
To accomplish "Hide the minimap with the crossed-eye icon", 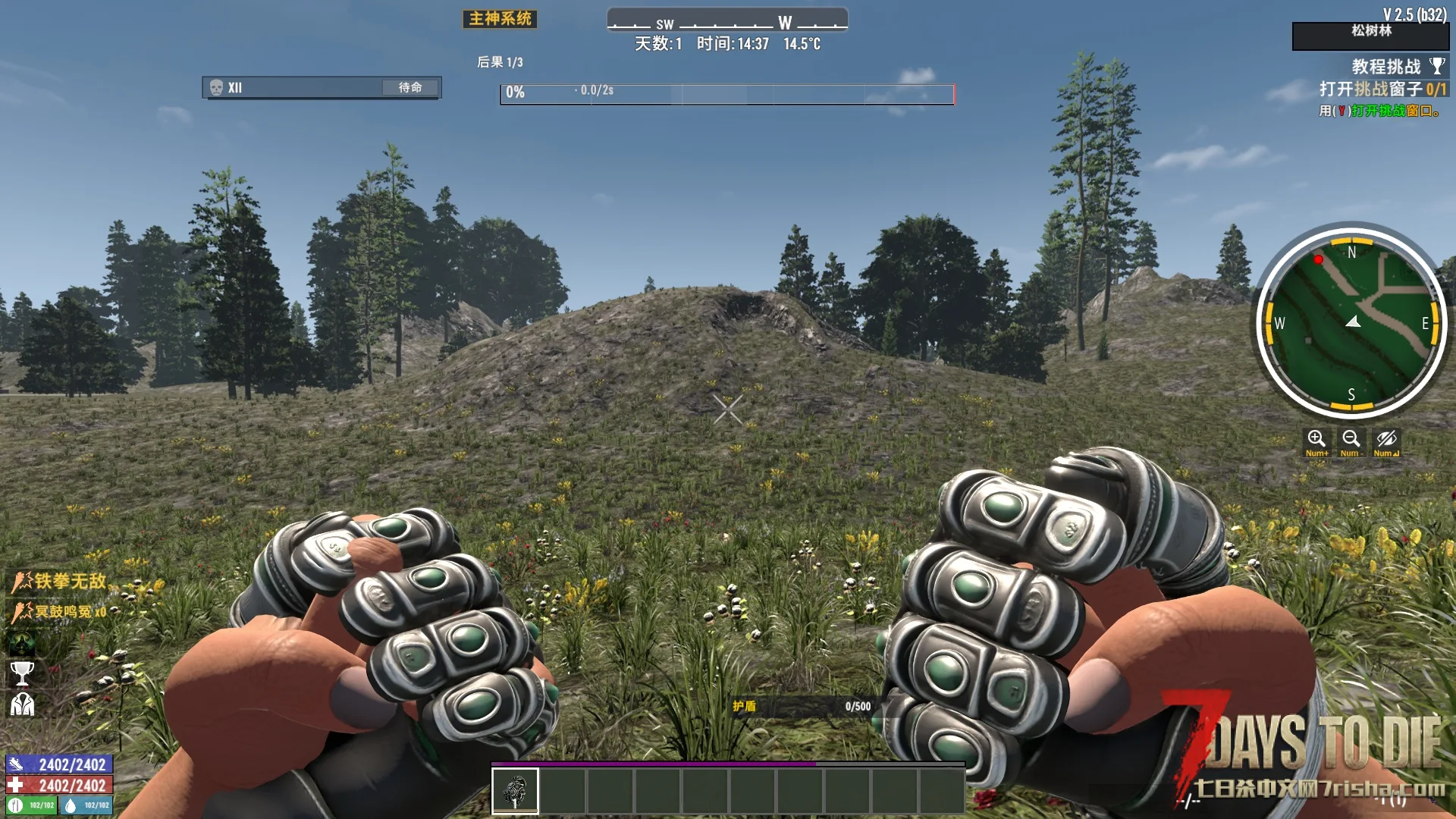I will click(x=1386, y=440).
